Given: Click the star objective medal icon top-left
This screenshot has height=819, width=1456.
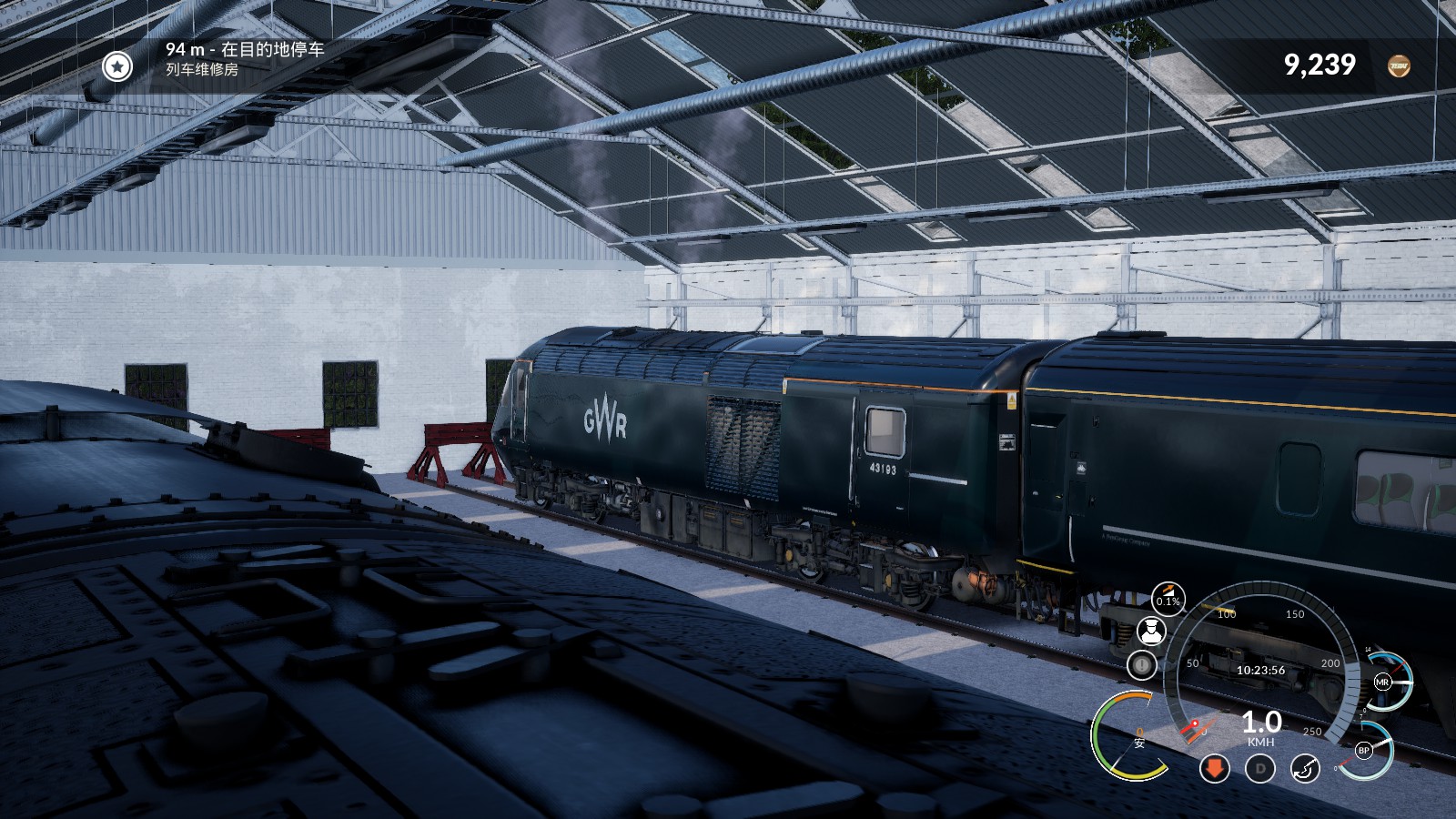Looking at the screenshot, I should tap(116, 66).
